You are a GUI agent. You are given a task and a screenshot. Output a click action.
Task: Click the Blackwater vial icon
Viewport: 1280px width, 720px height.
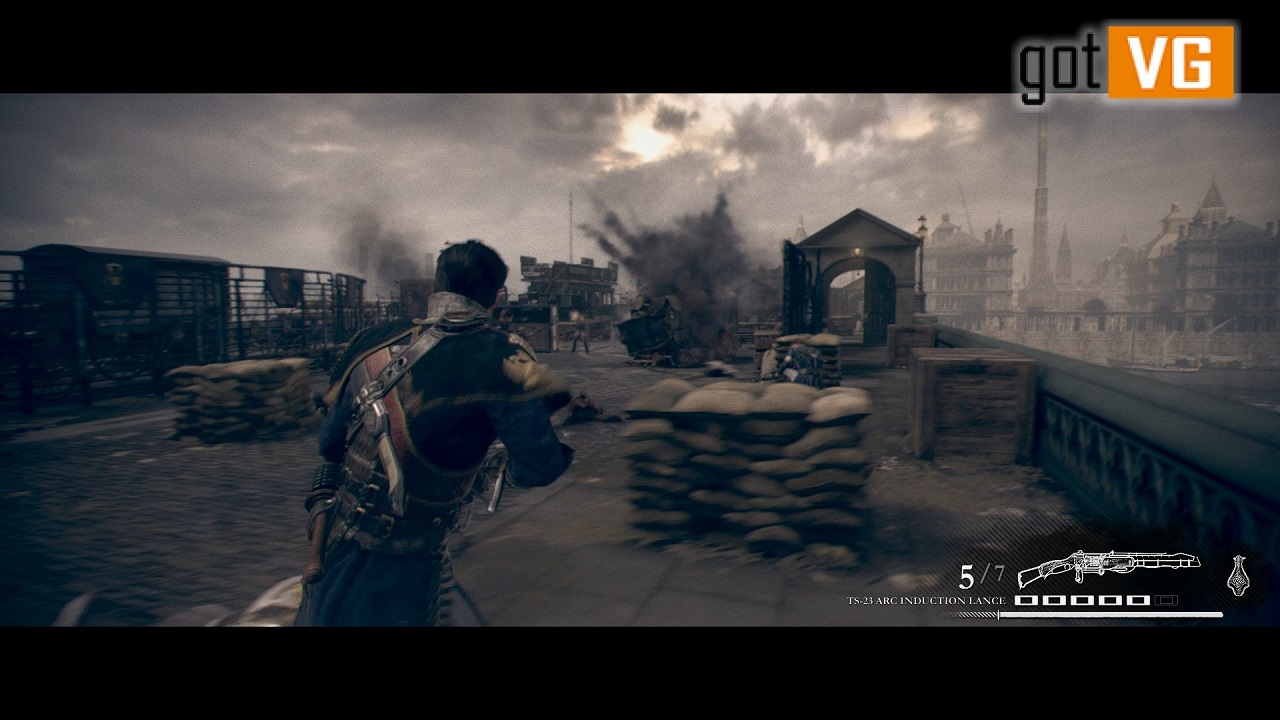click(x=1238, y=576)
